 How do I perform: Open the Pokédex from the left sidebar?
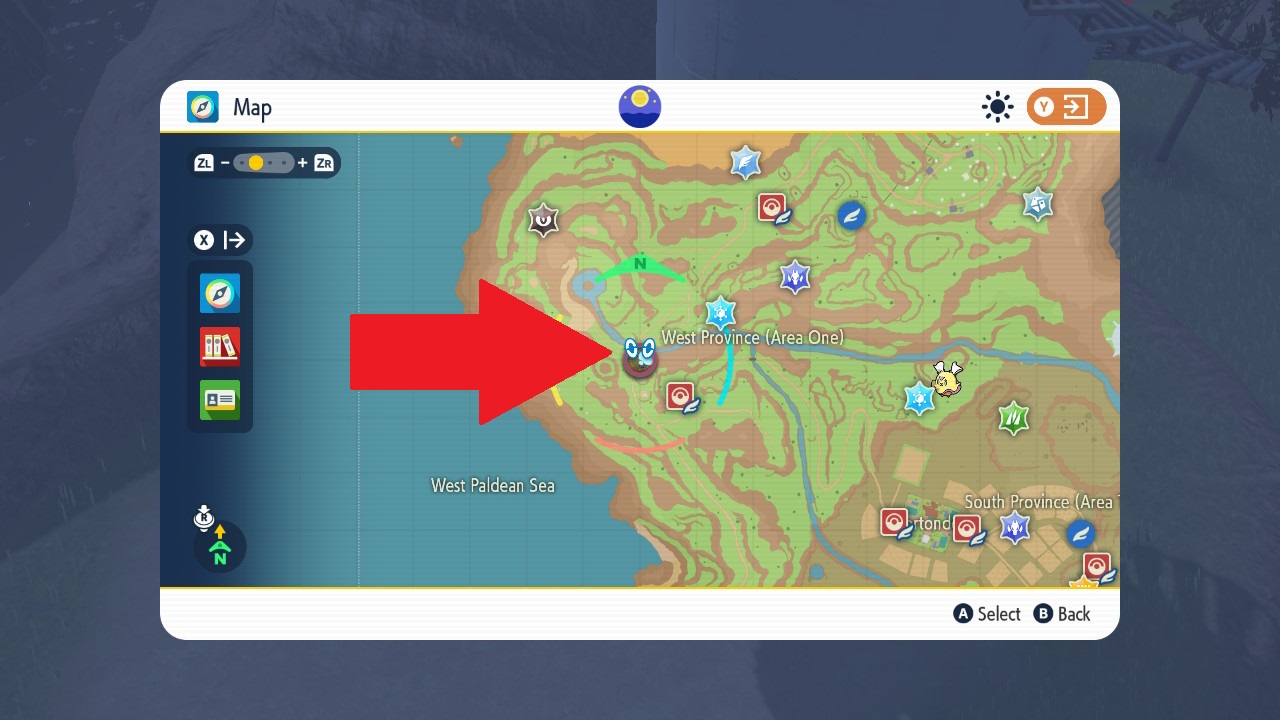219,347
